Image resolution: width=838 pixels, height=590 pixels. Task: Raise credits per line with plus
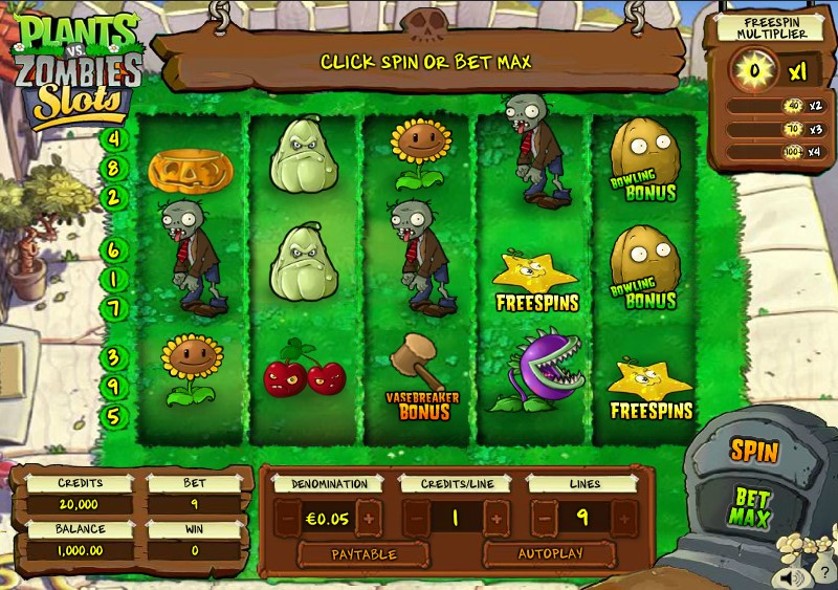[496, 518]
